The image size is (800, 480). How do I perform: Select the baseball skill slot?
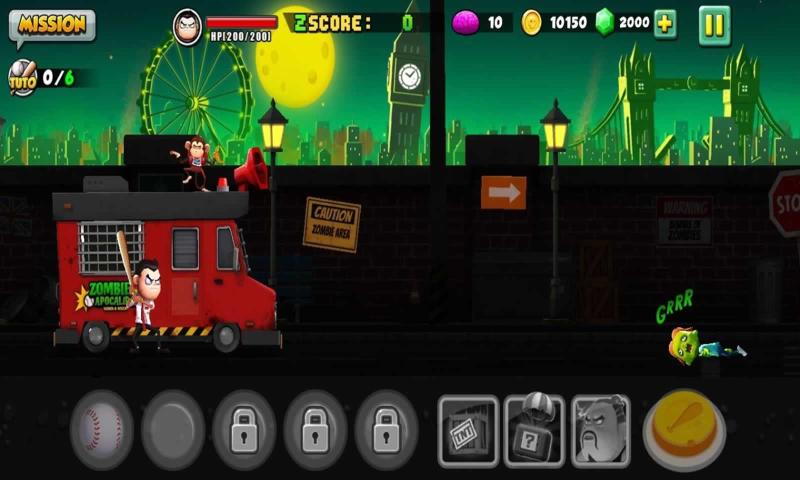[x=101, y=430]
